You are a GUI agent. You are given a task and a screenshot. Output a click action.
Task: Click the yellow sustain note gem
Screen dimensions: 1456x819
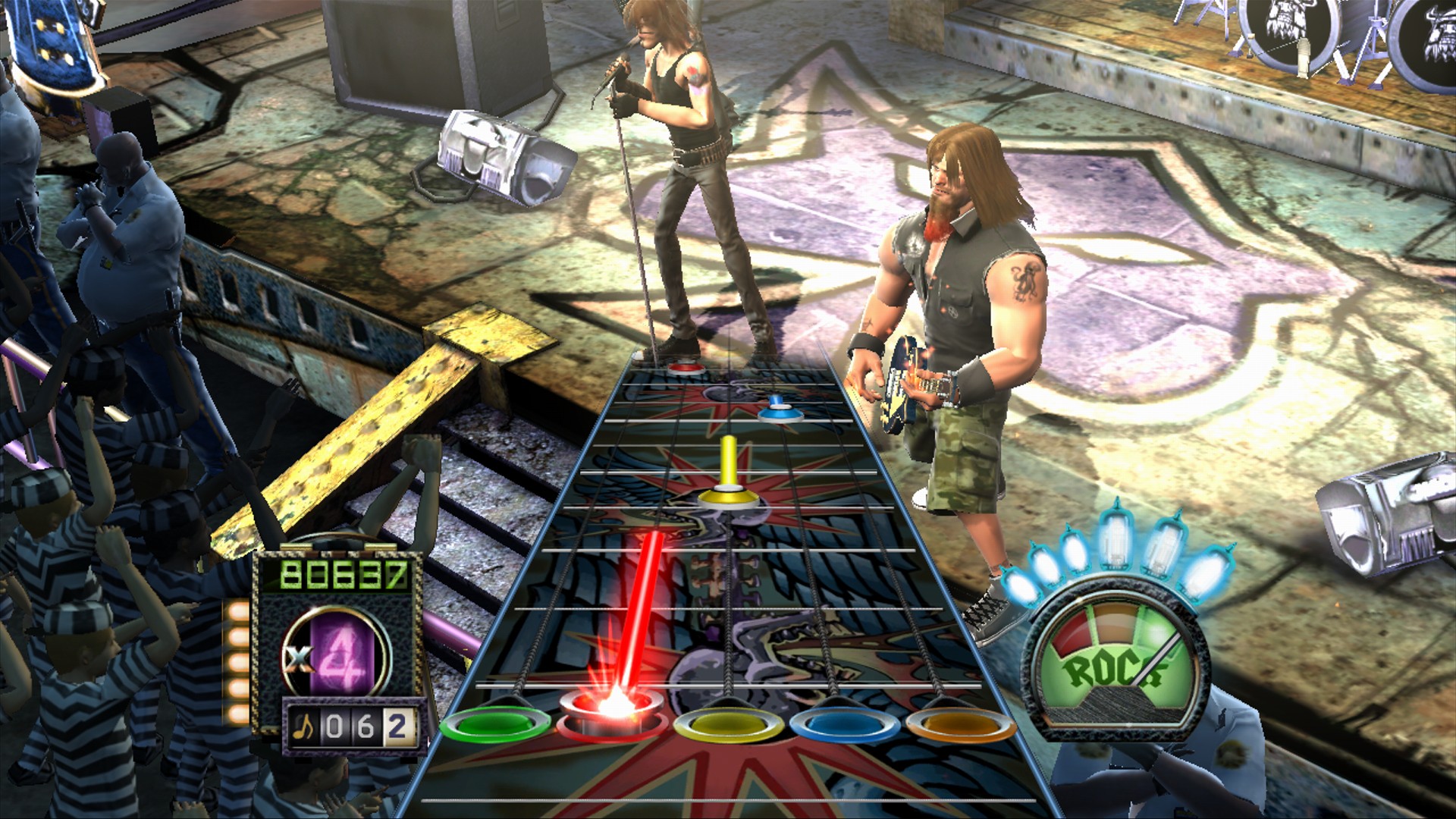(729, 497)
